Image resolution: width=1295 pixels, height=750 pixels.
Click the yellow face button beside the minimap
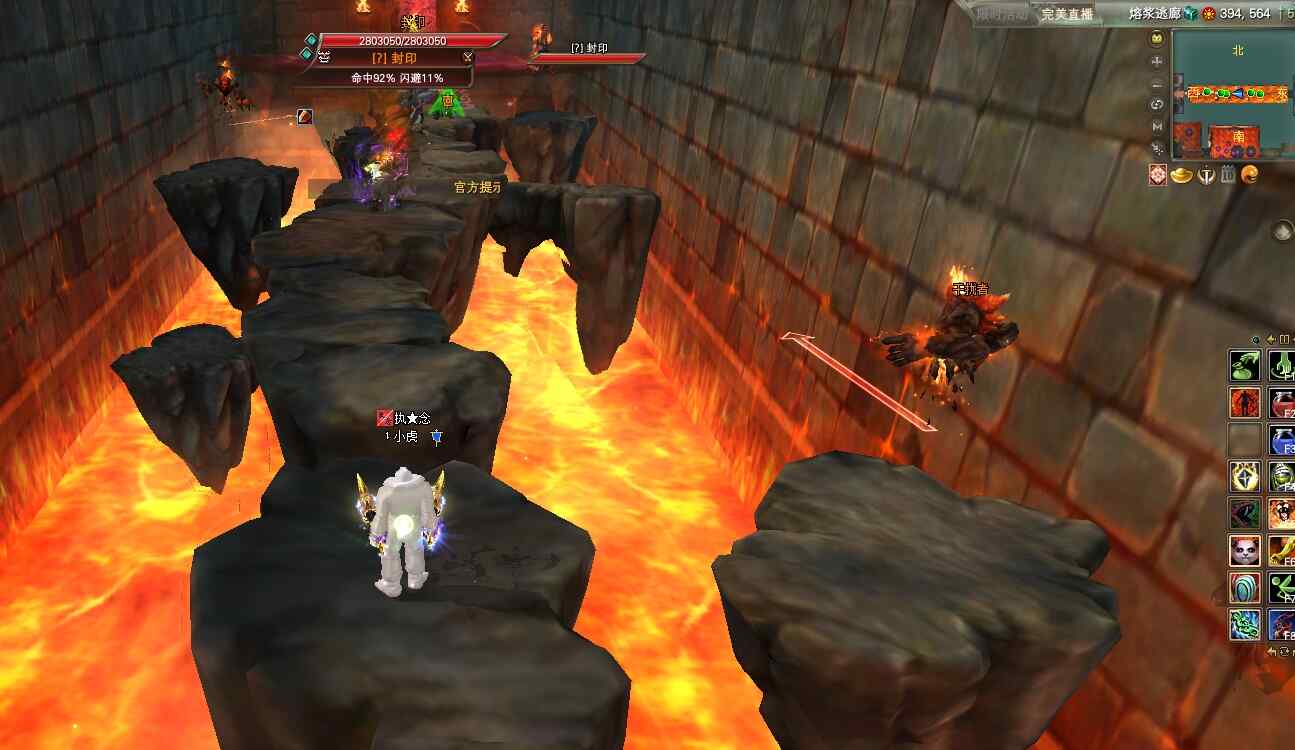pyautogui.click(x=1157, y=39)
